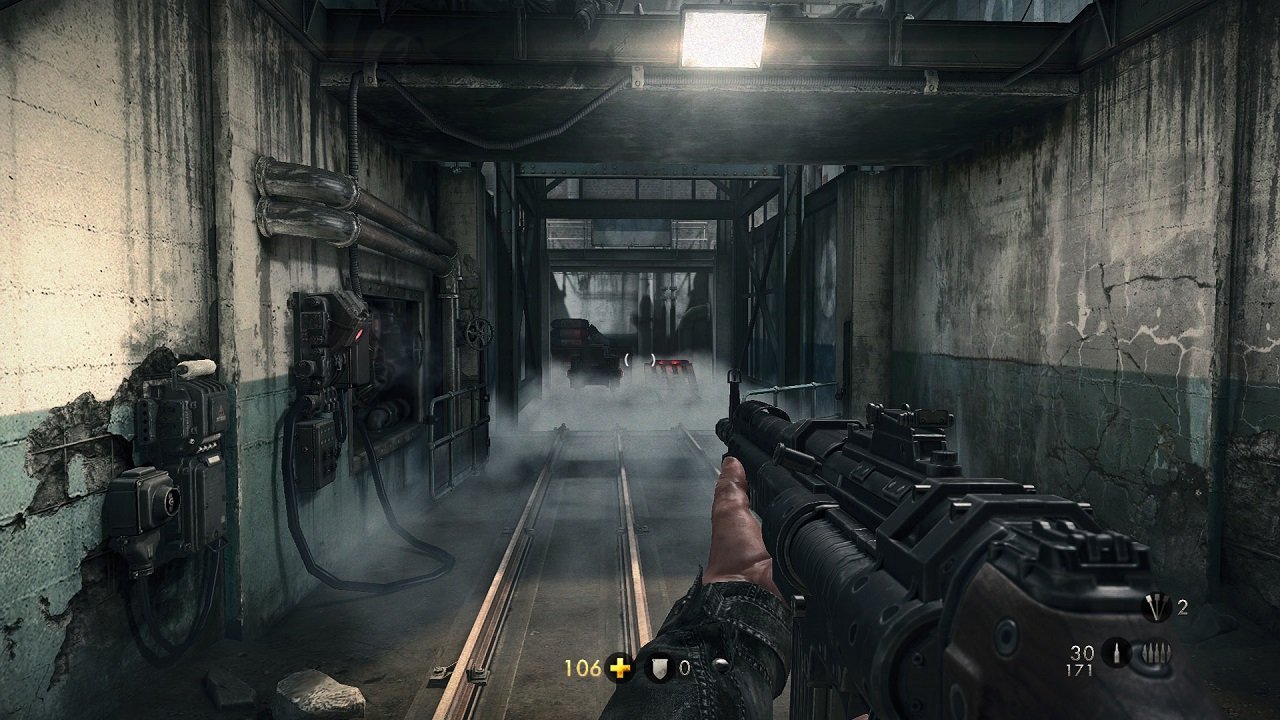Select the magazine ammo icon above 171
This screenshot has height=720, width=1280.
(1117, 653)
